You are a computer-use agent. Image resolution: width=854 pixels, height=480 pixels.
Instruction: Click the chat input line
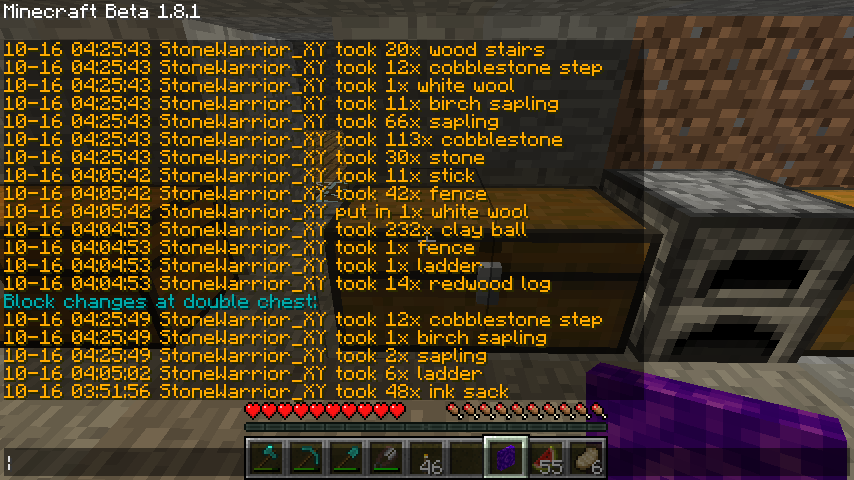click(x=120, y=461)
